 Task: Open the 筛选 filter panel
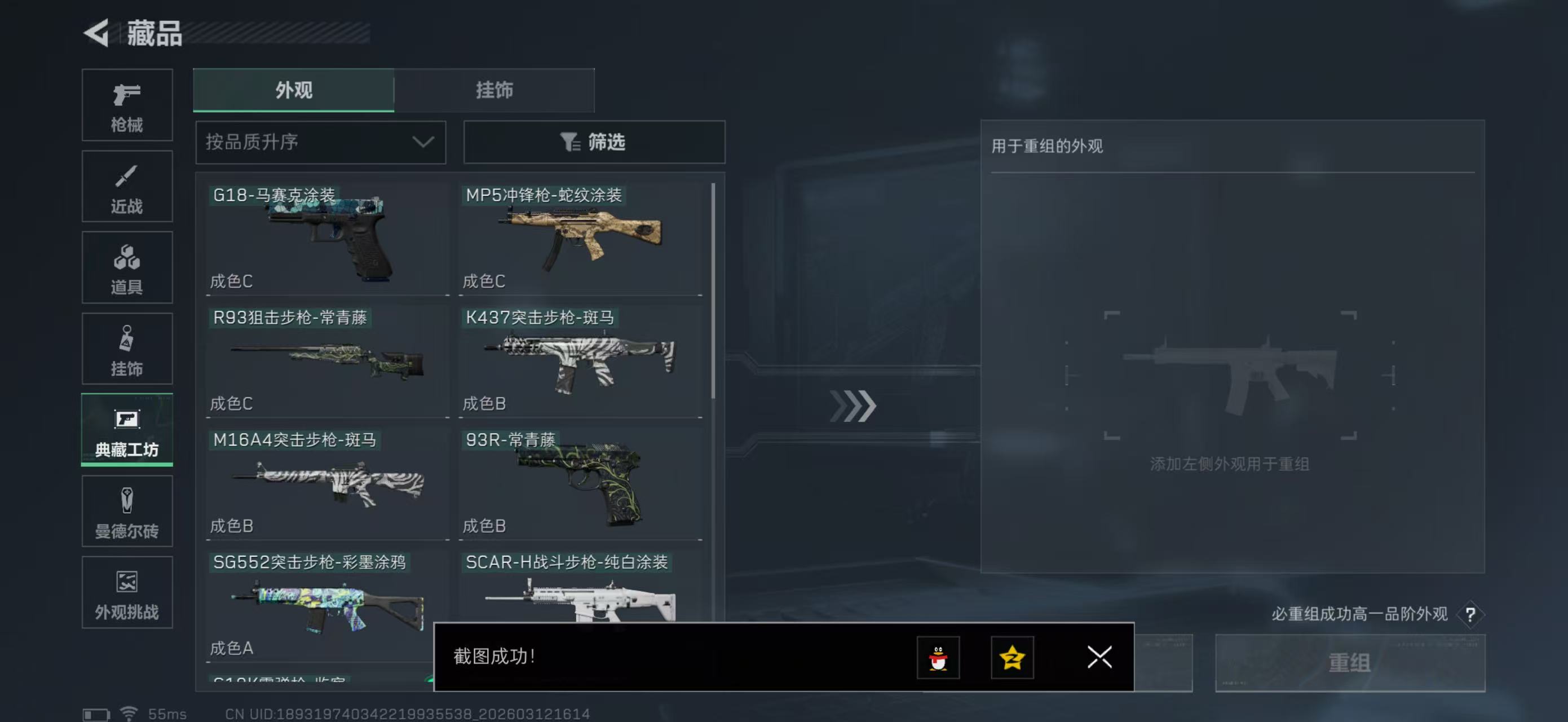[x=594, y=142]
